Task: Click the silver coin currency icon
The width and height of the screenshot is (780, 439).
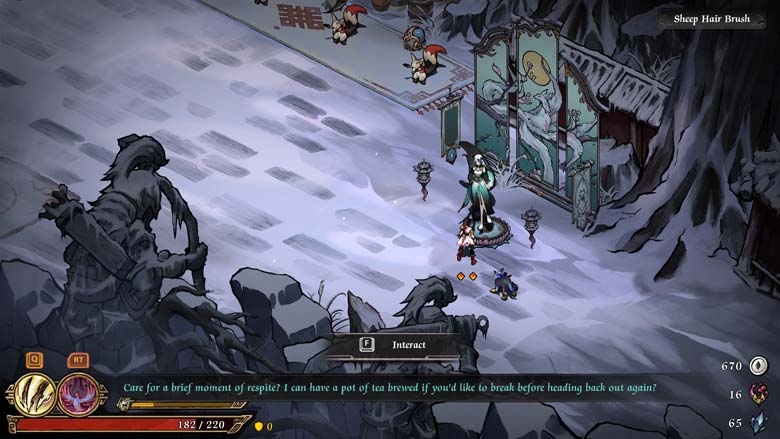Action: pyautogui.click(x=758, y=366)
